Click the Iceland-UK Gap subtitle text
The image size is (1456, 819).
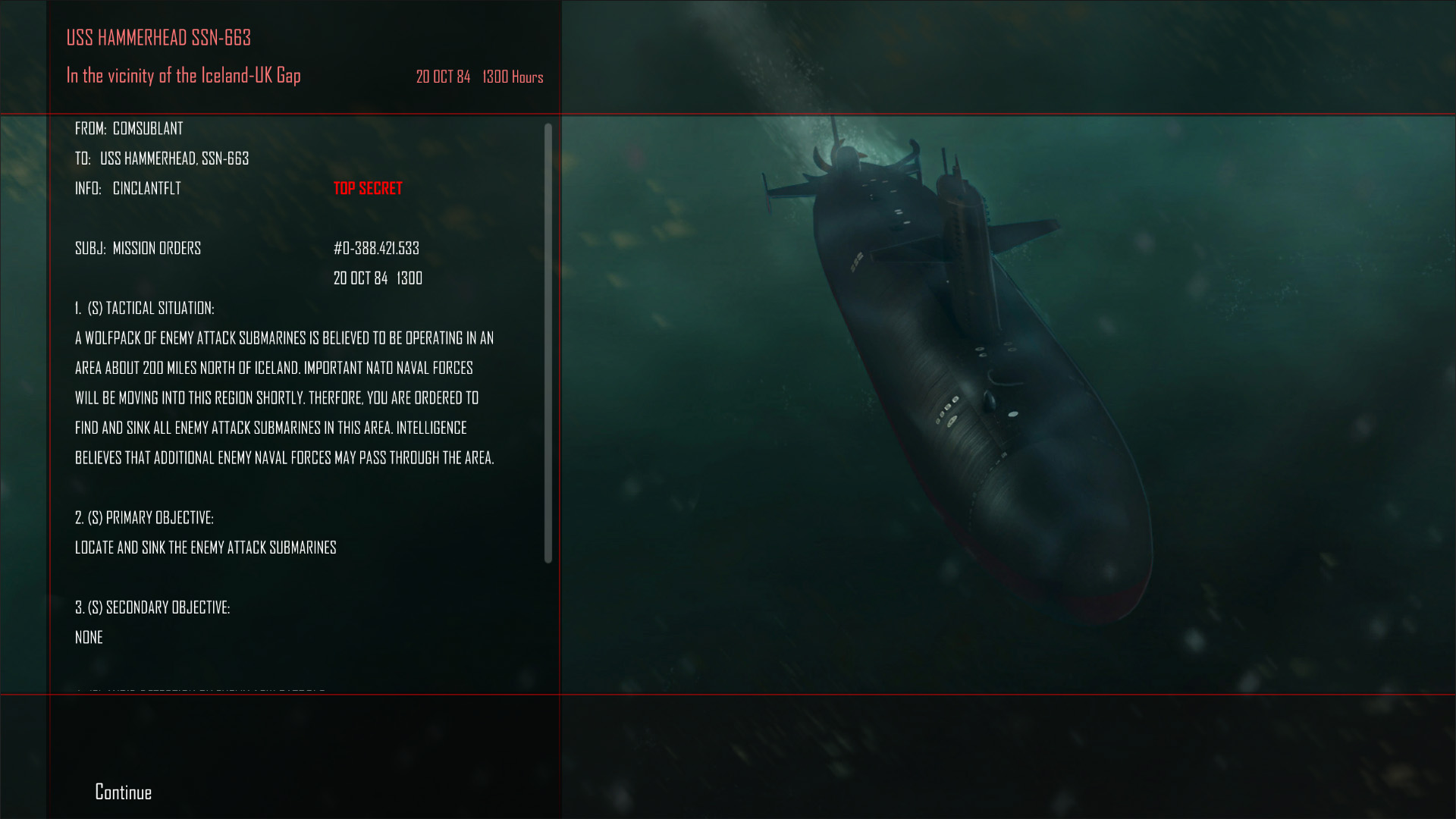tap(184, 76)
